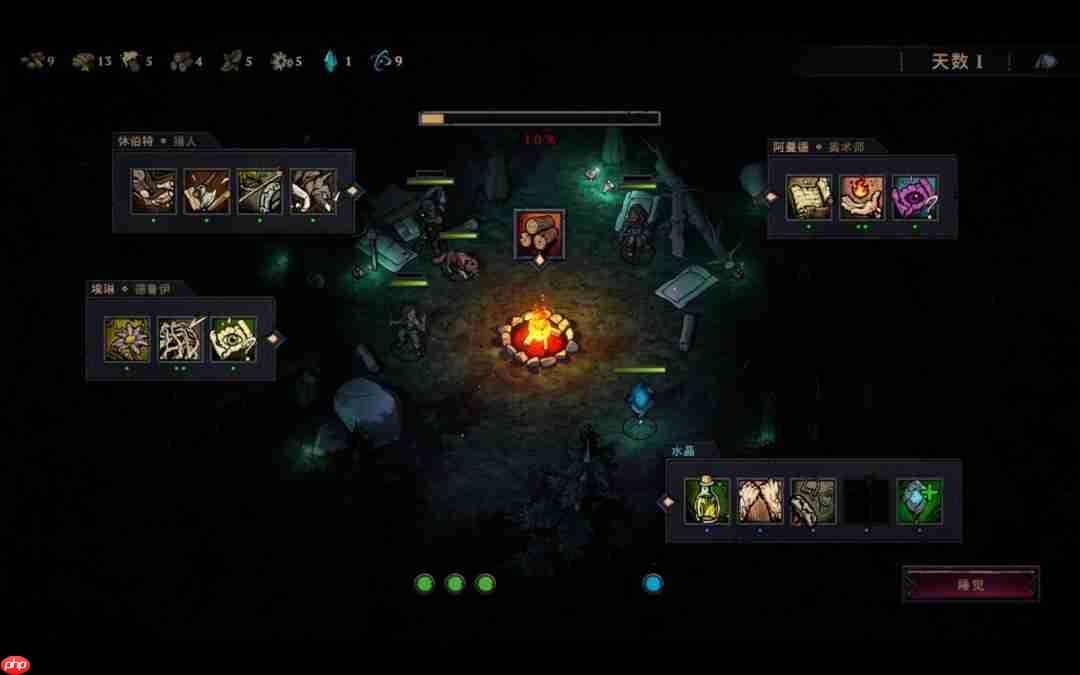The image size is (1080, 675).
Task: Select the purple flower druid skill
Action: [x=127, y=339]
